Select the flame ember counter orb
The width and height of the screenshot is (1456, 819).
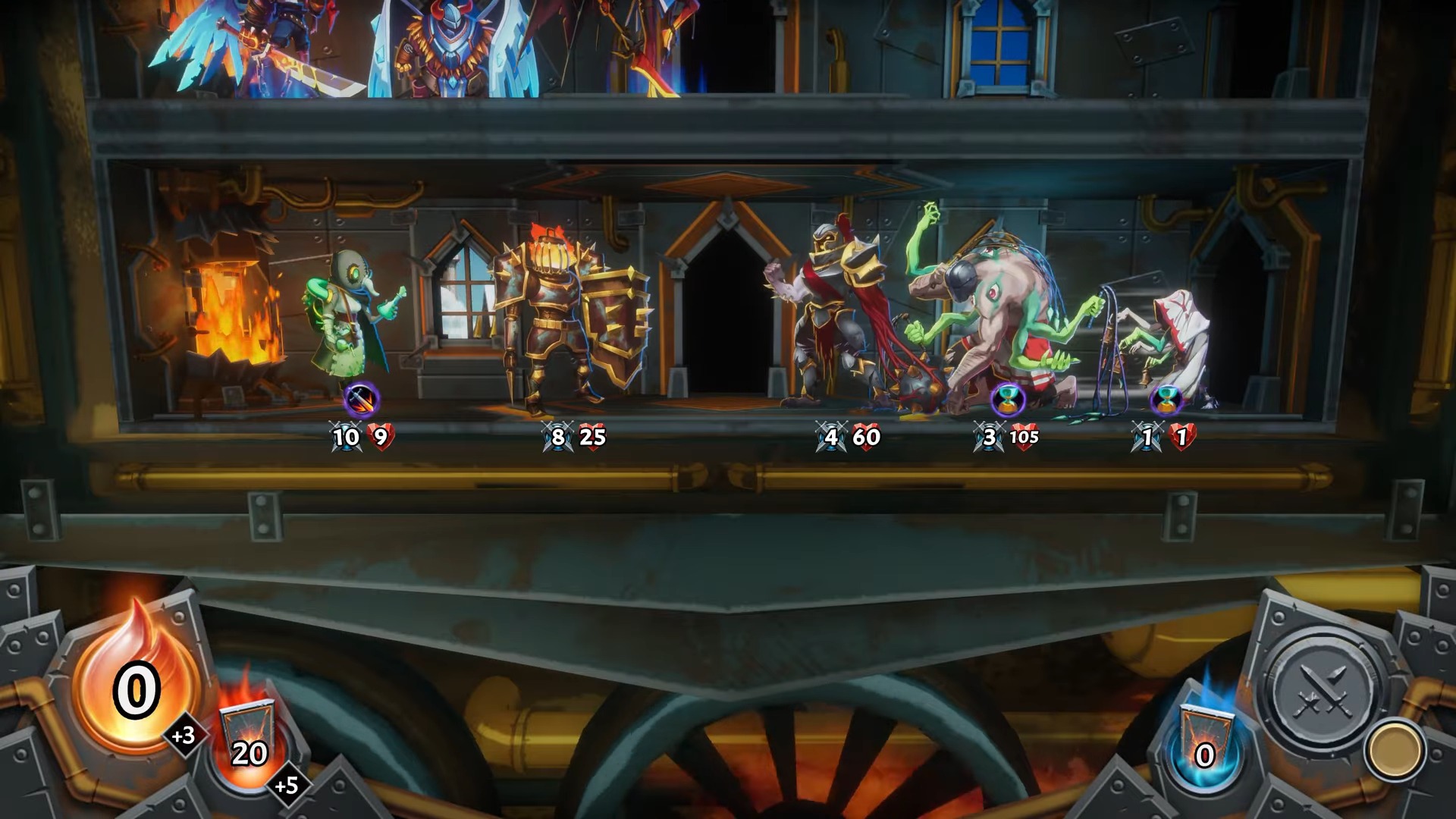coord(136,686)
